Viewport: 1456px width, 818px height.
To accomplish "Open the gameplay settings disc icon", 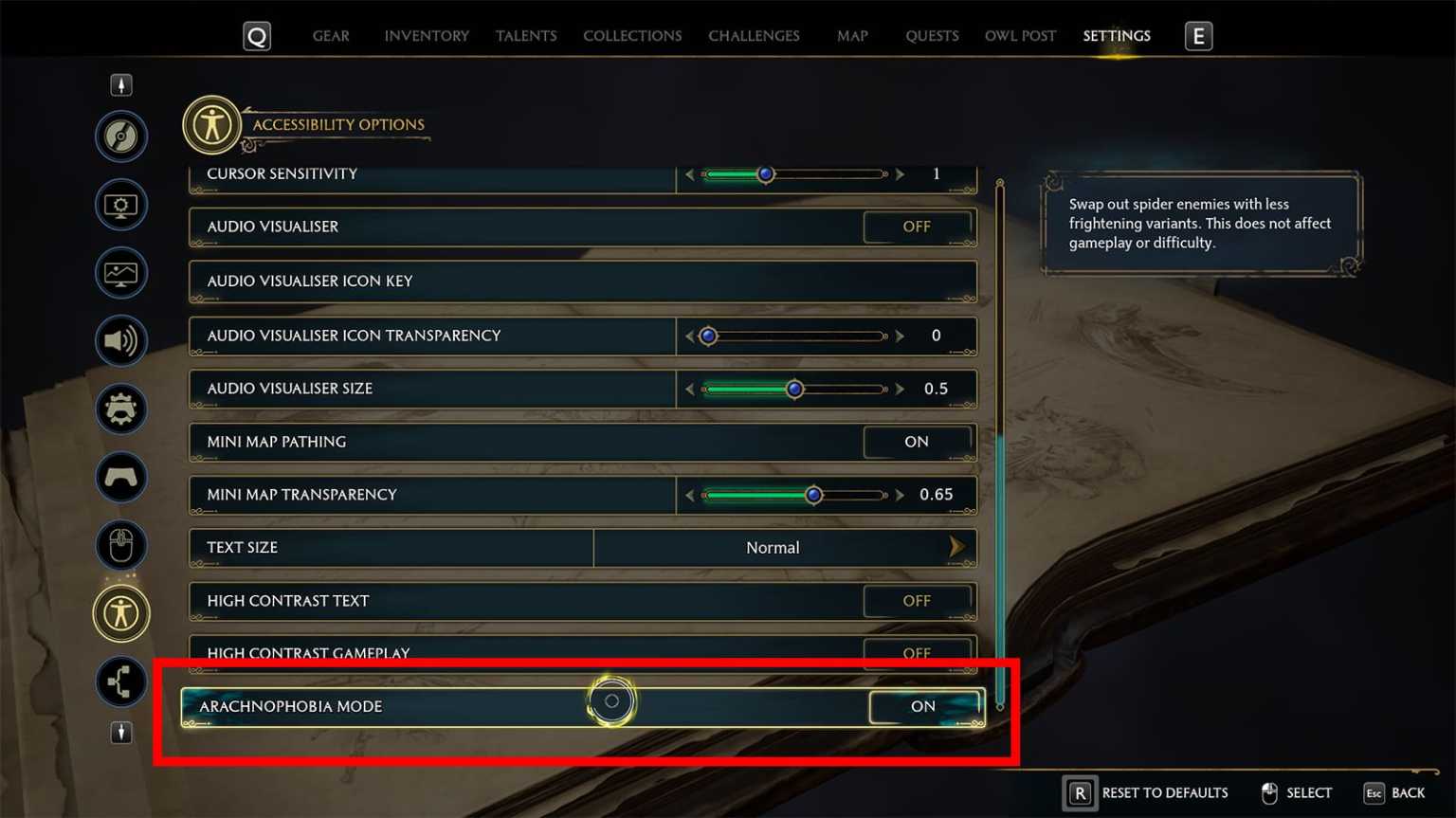I will [120, 136].
